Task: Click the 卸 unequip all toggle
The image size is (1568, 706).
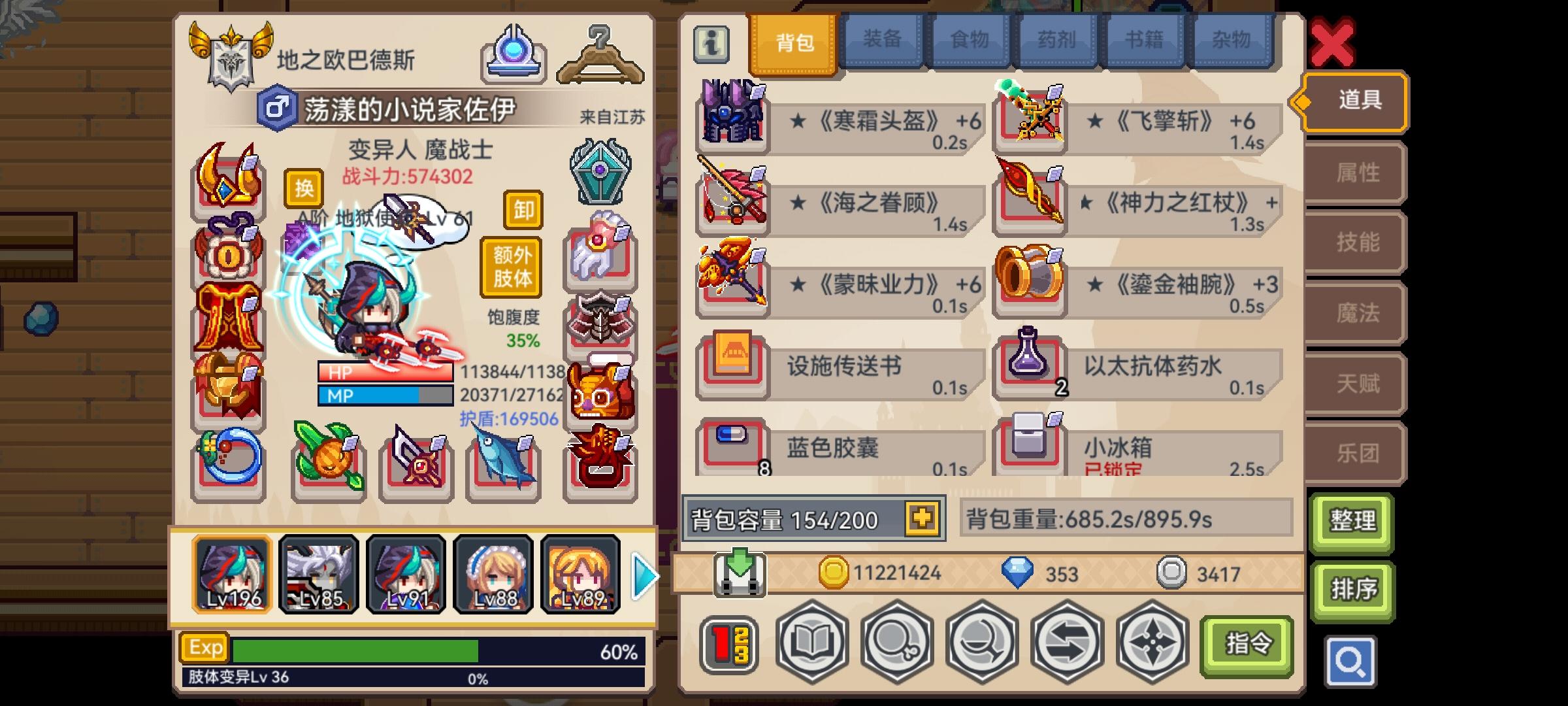Action: tap(525, 210)
